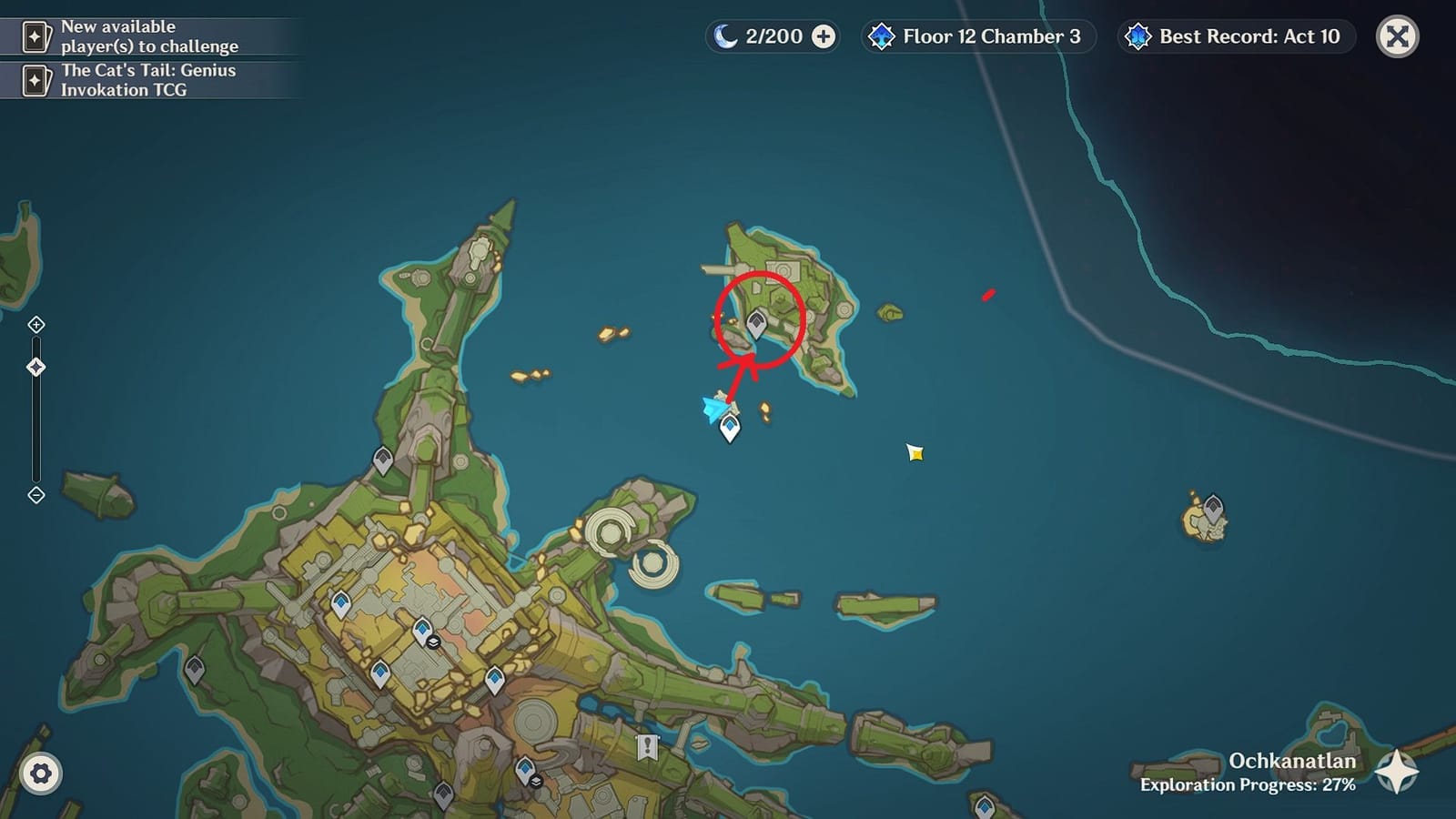Click the zoom-out control below the map slider

pos(36,497)
